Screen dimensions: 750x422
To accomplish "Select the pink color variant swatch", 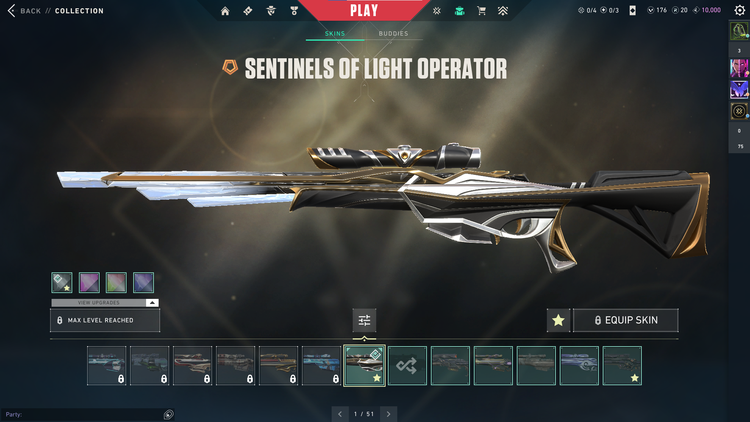I will [x=88, y=283].
